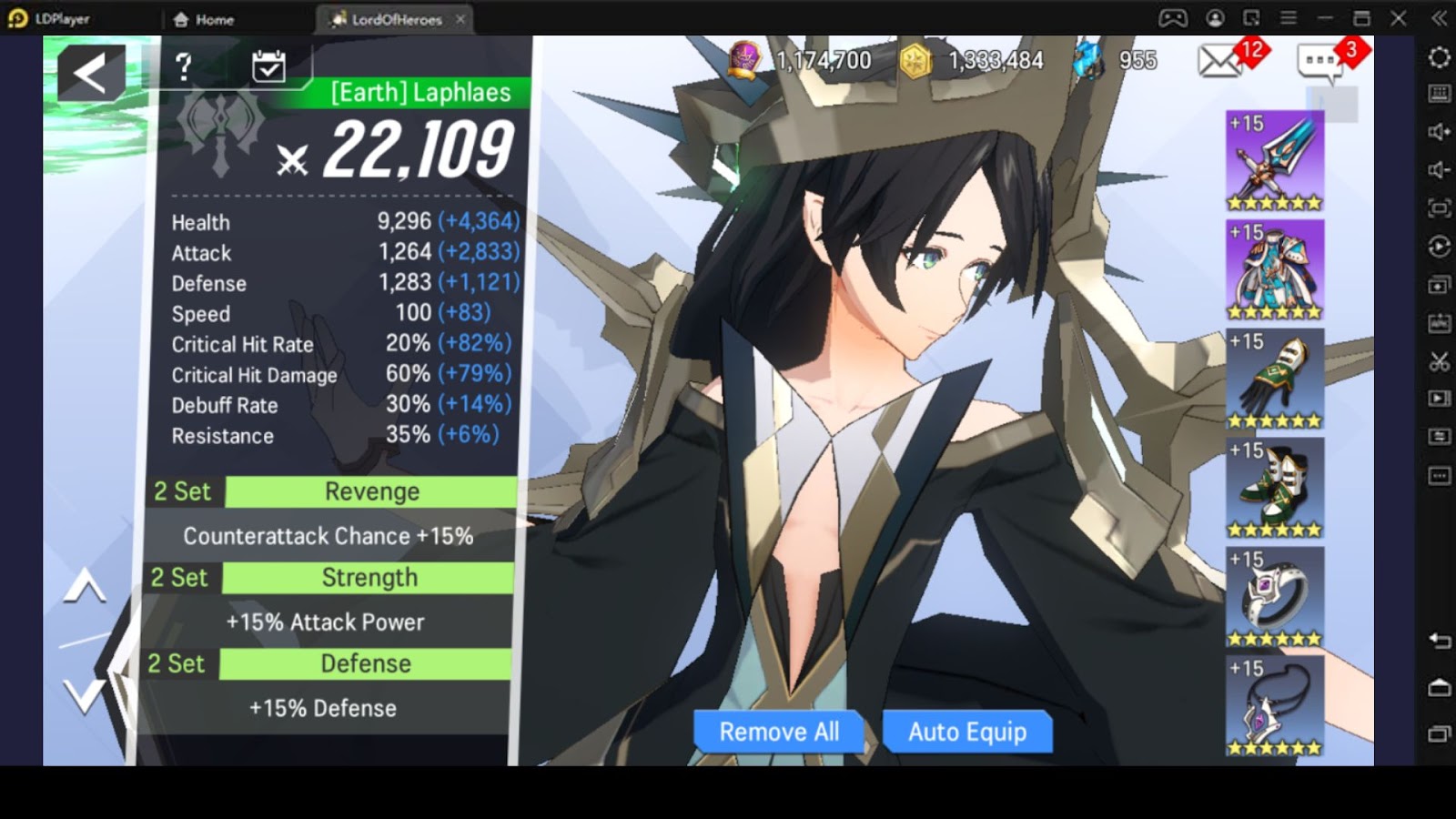Select the equipped green boots slot
1456x819 pixels.
pos(1274,489)
